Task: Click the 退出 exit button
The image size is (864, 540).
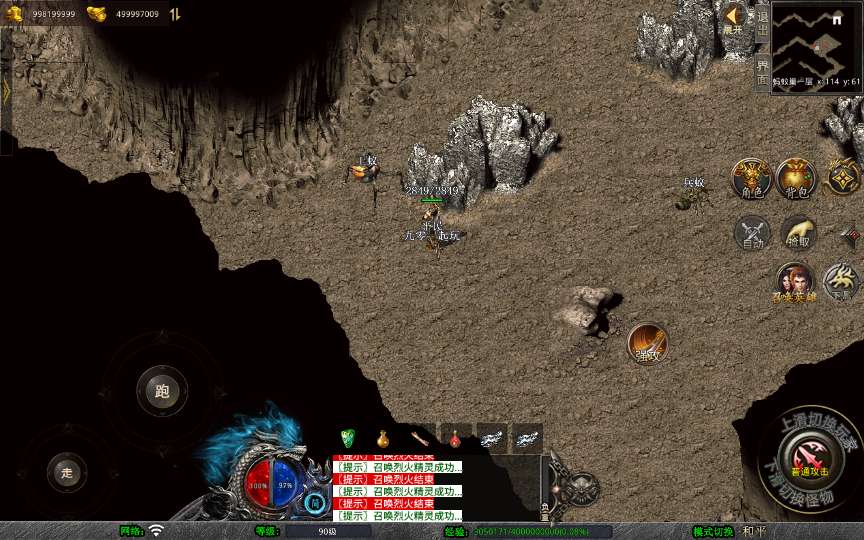Action: pos(762,20)
